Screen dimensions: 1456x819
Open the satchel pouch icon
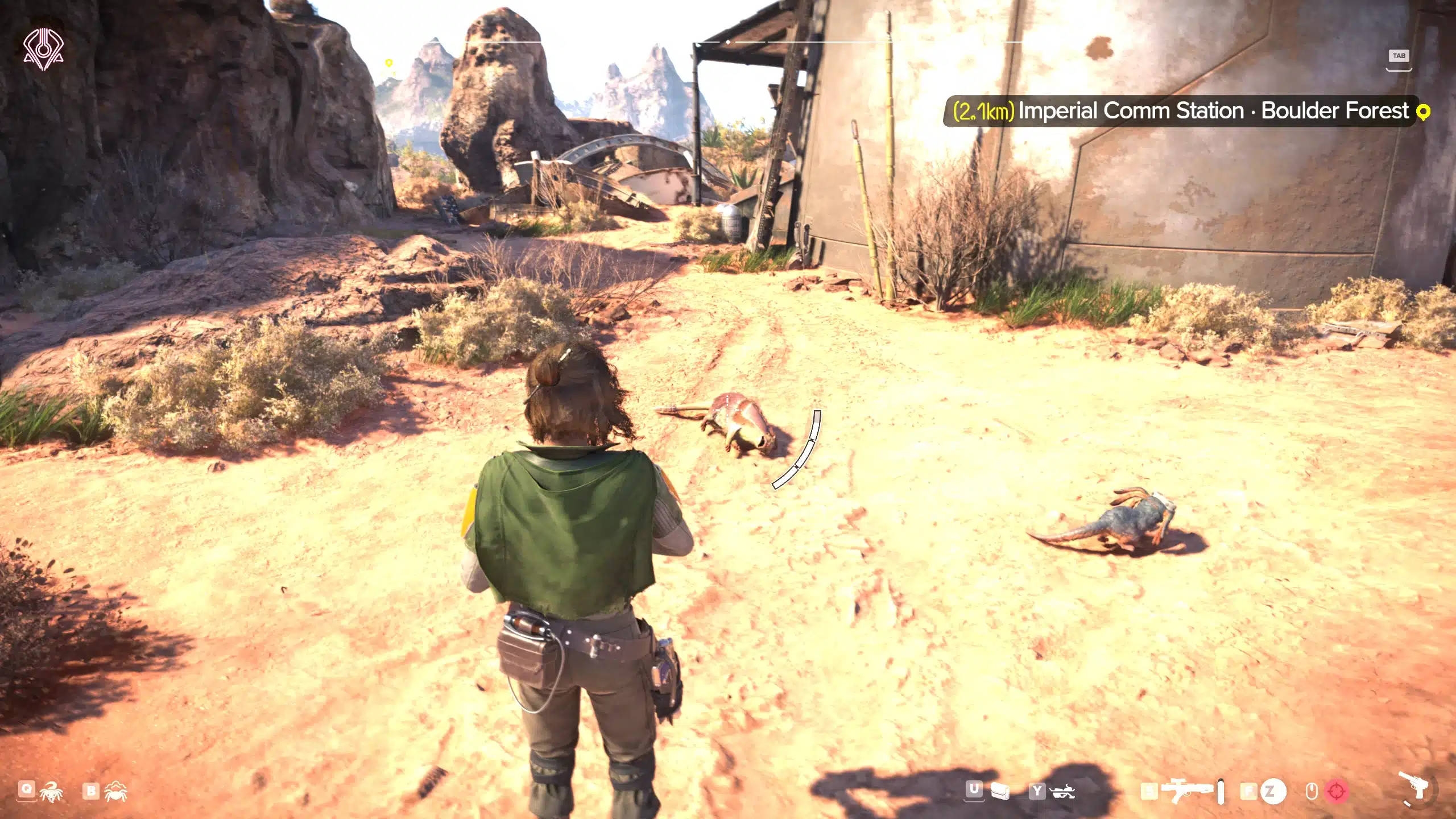click(x=1000, y=791)
